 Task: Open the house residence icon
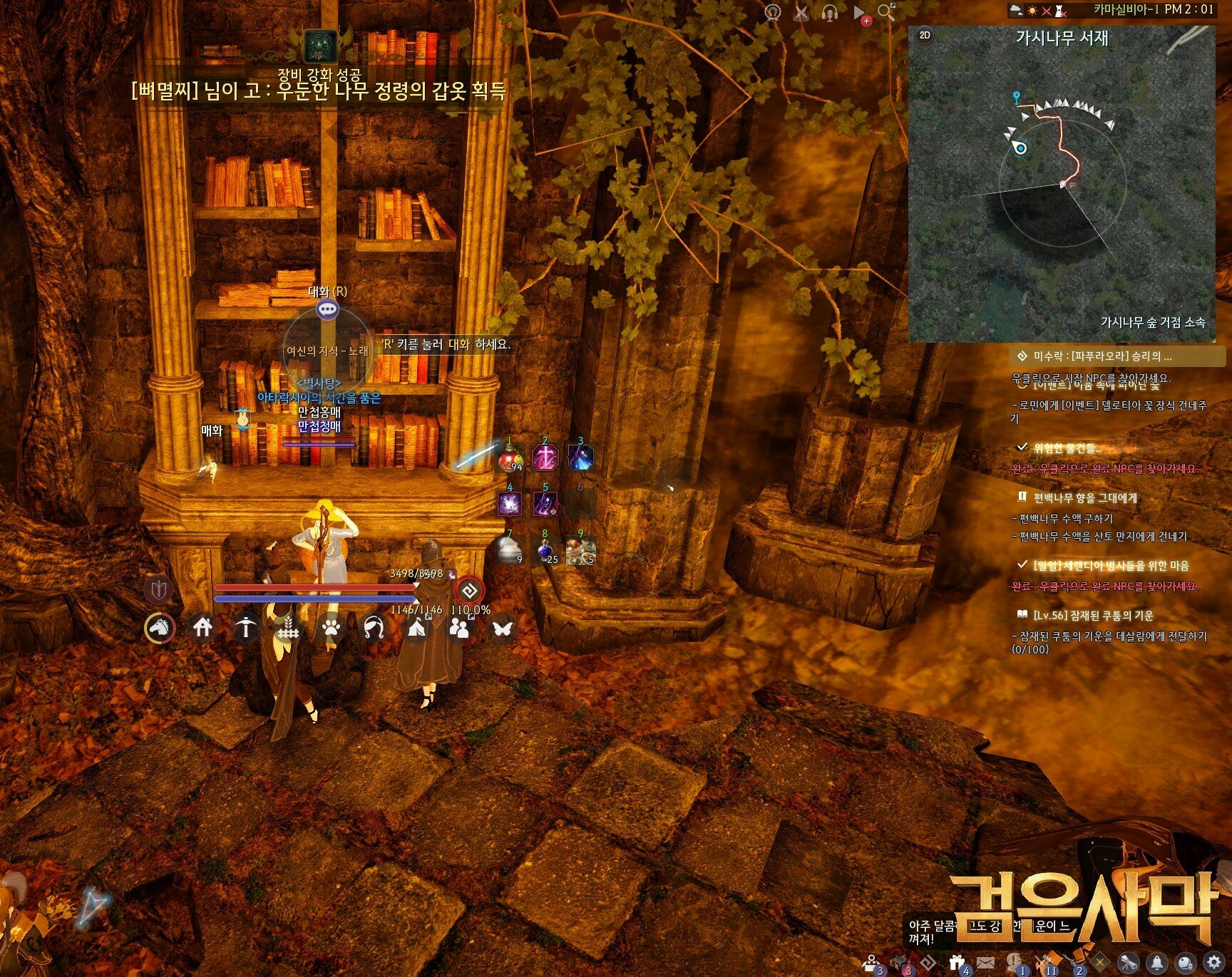pyautogui.click(x=203, y=628)
